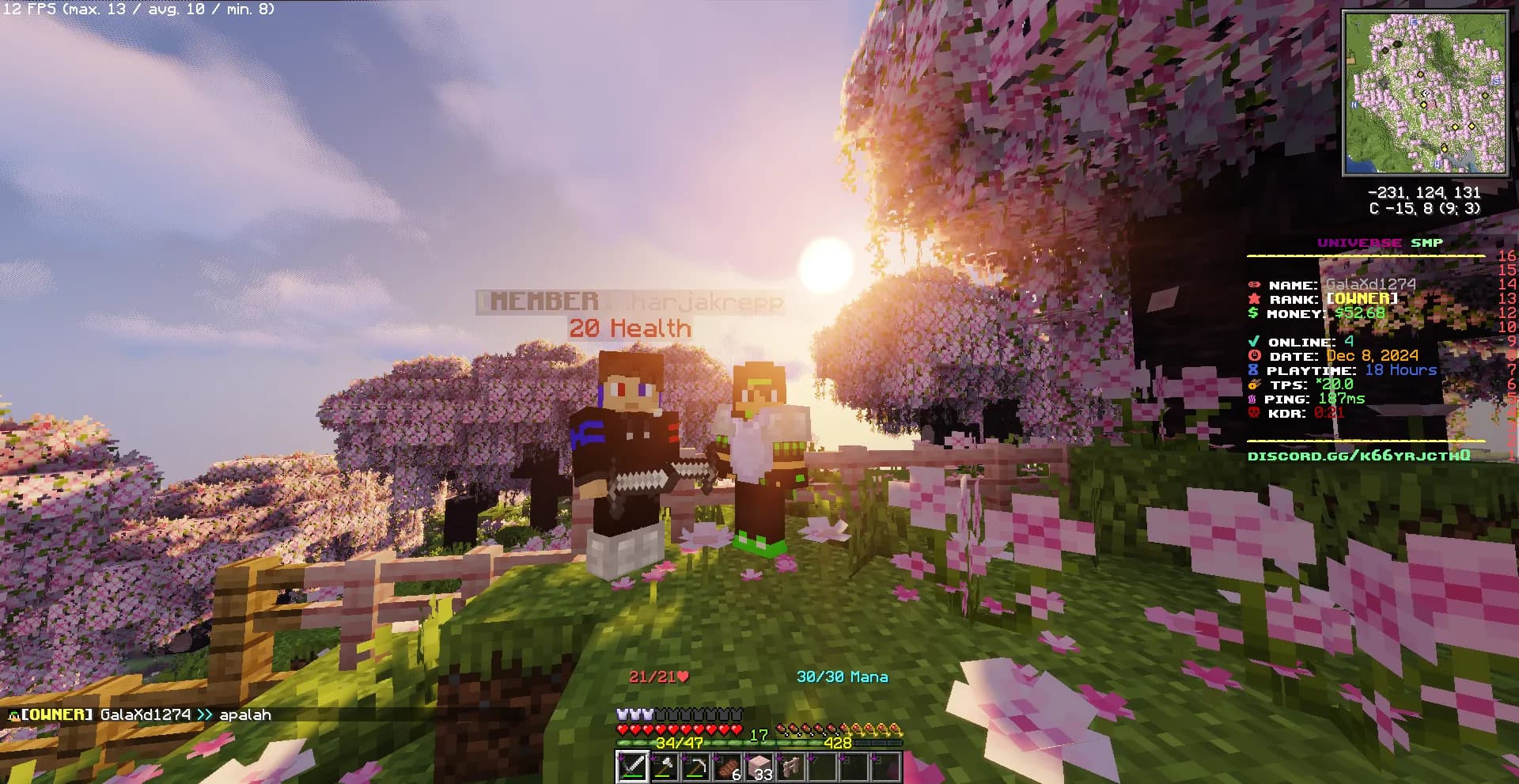Screen dimensions: 1519x784
Task: Select the iron sword hotbar slot
Action: click(x=632, y=767)
